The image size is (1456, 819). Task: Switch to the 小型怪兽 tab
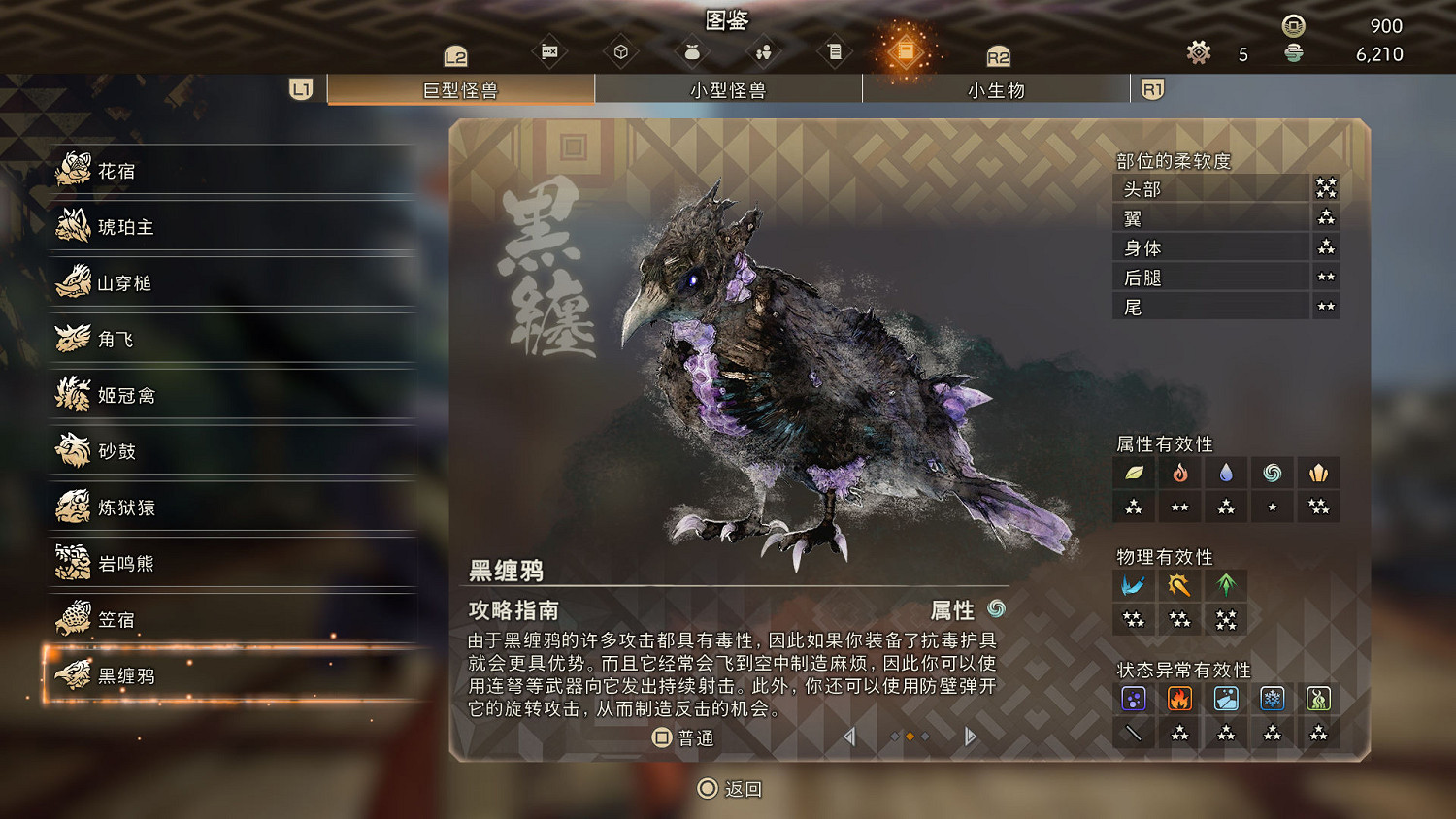pyautogui.click(x=729, y=89)
